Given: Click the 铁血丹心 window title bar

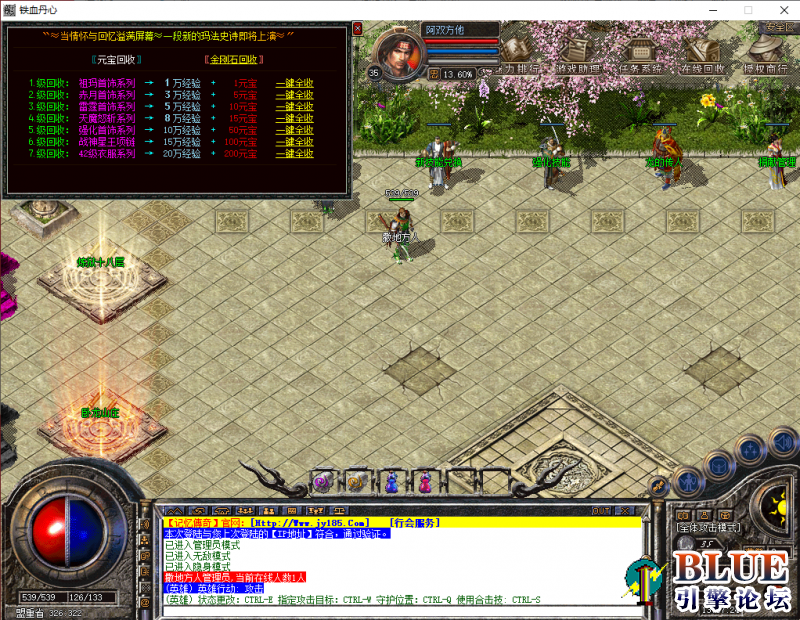Looking at the screenshot, I should (x=400, y=9).
